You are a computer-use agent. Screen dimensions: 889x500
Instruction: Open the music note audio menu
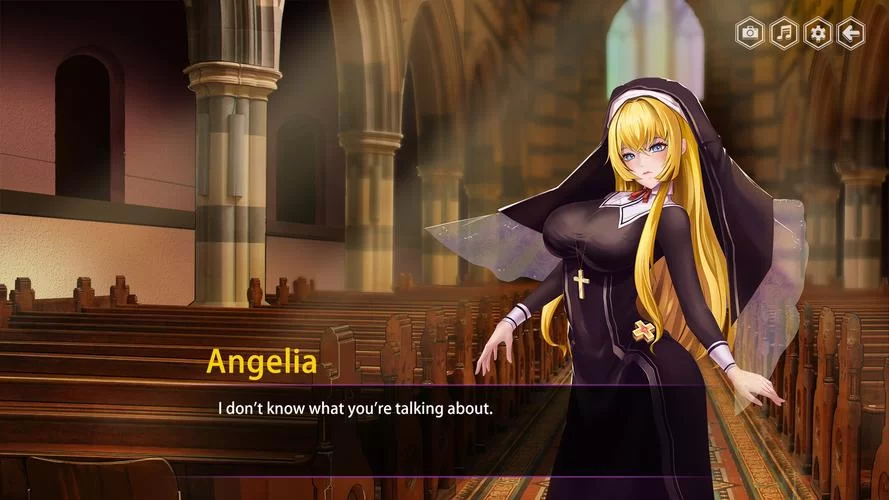784,34
